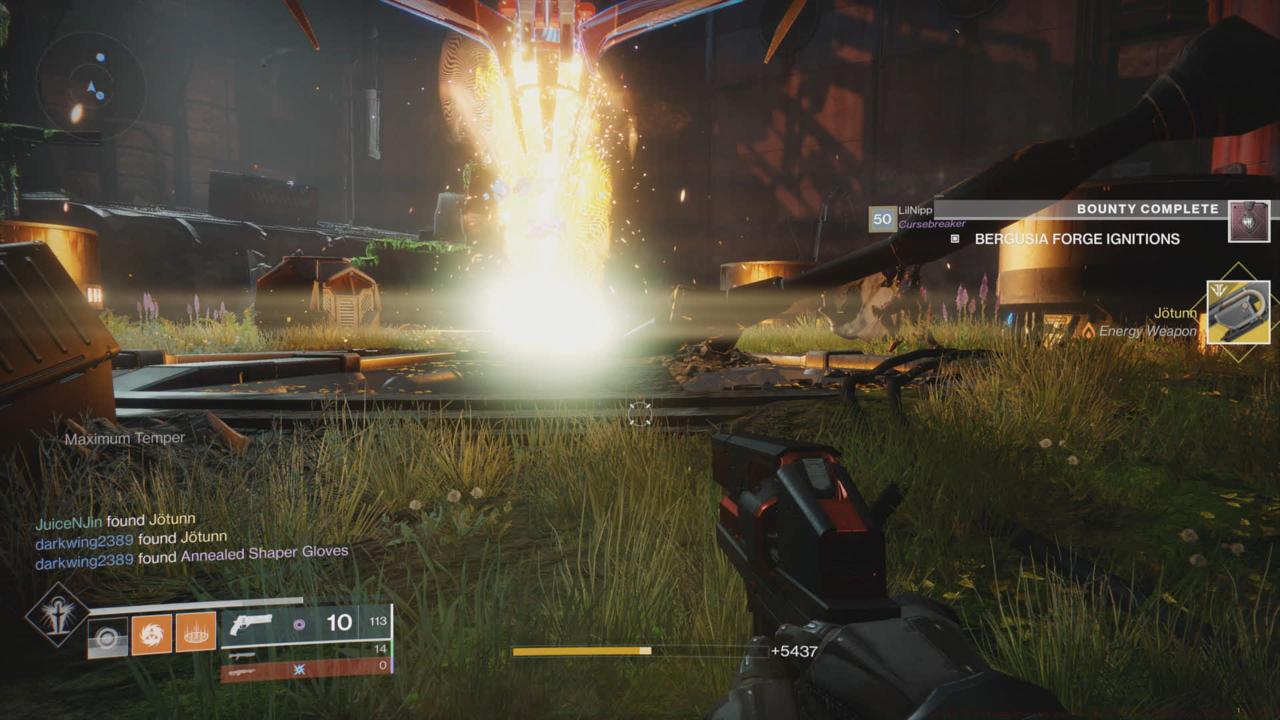Select the super ability diamond icon
The height and width of the screenshot is (720, 1280).
[56, 614]
